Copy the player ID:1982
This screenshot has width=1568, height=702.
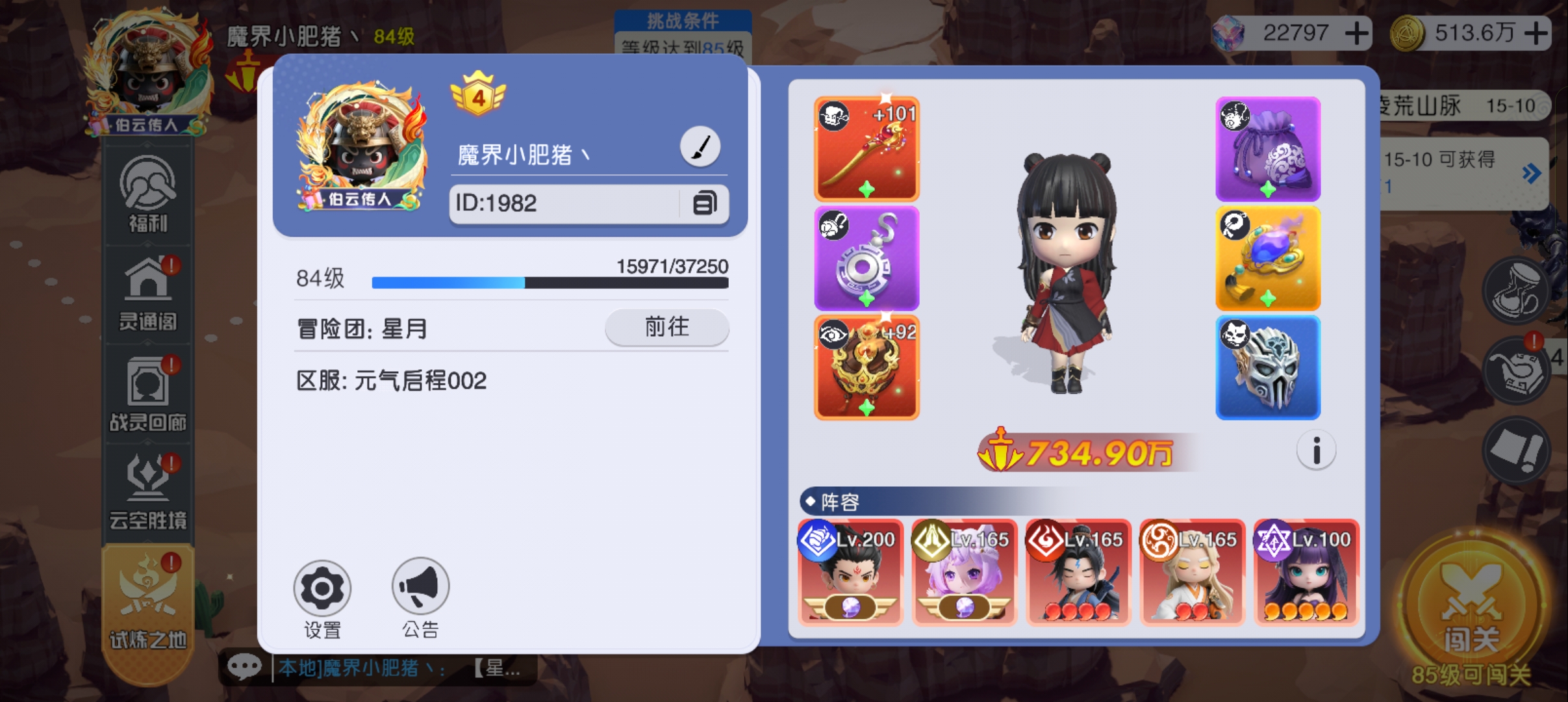click(x=705, y=203)
